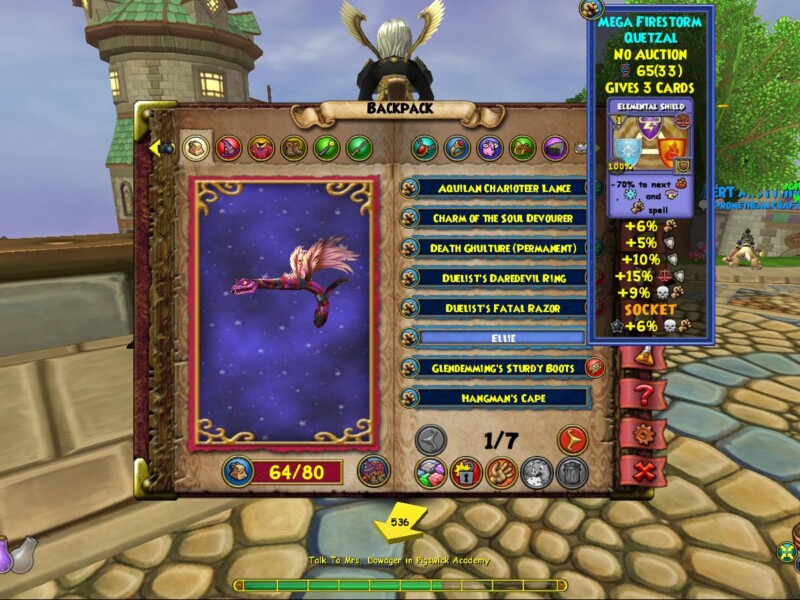
Task: Select Duelist's Fatal Razor from list
Action: [502, 308]
